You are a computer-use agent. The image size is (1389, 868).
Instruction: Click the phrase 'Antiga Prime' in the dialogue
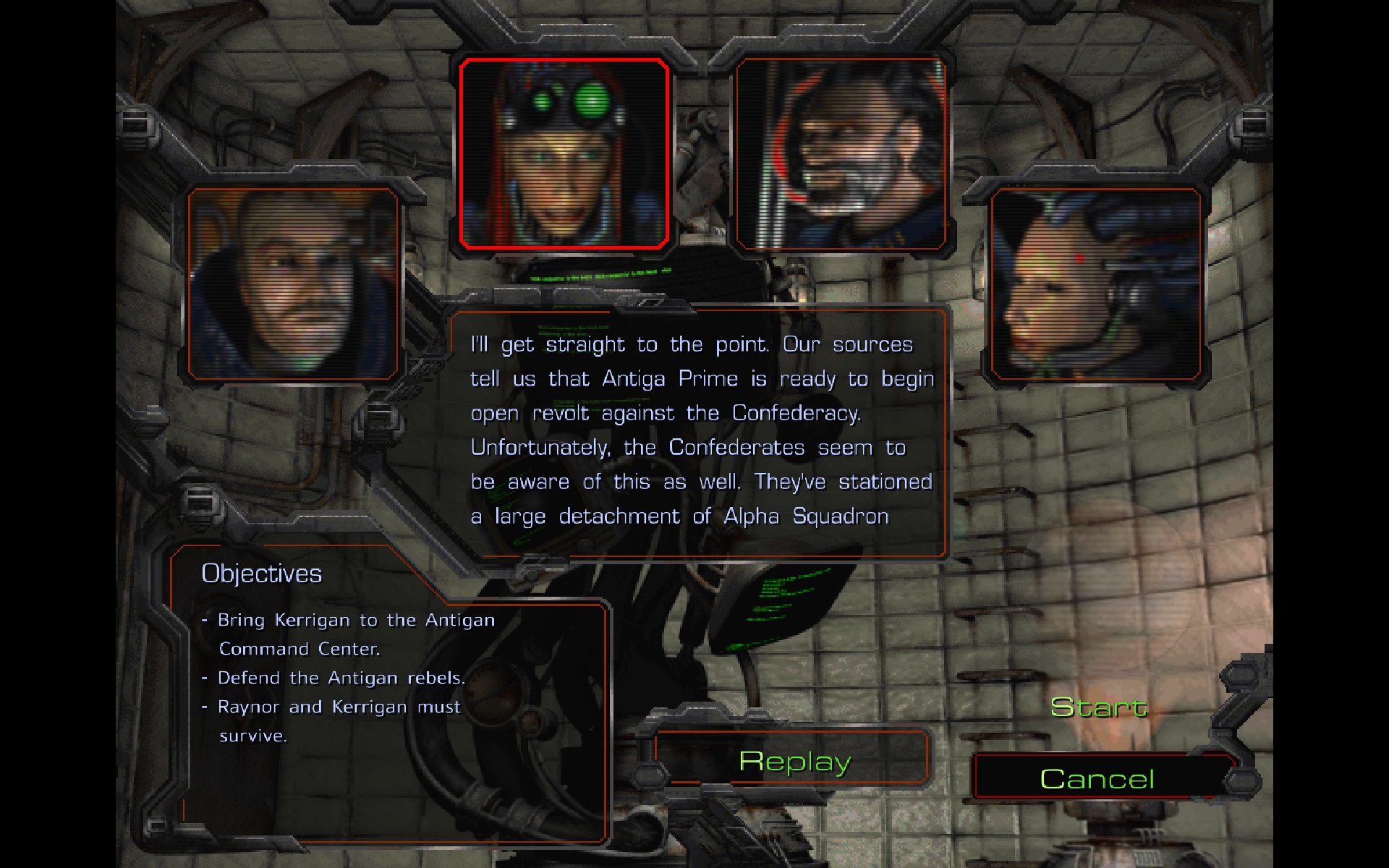[673, 378]
